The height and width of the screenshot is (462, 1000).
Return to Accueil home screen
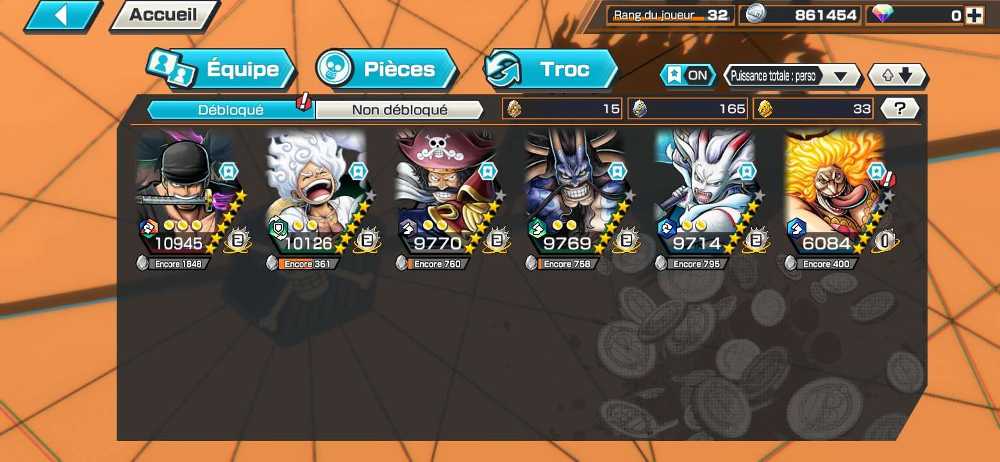[164, 15]
